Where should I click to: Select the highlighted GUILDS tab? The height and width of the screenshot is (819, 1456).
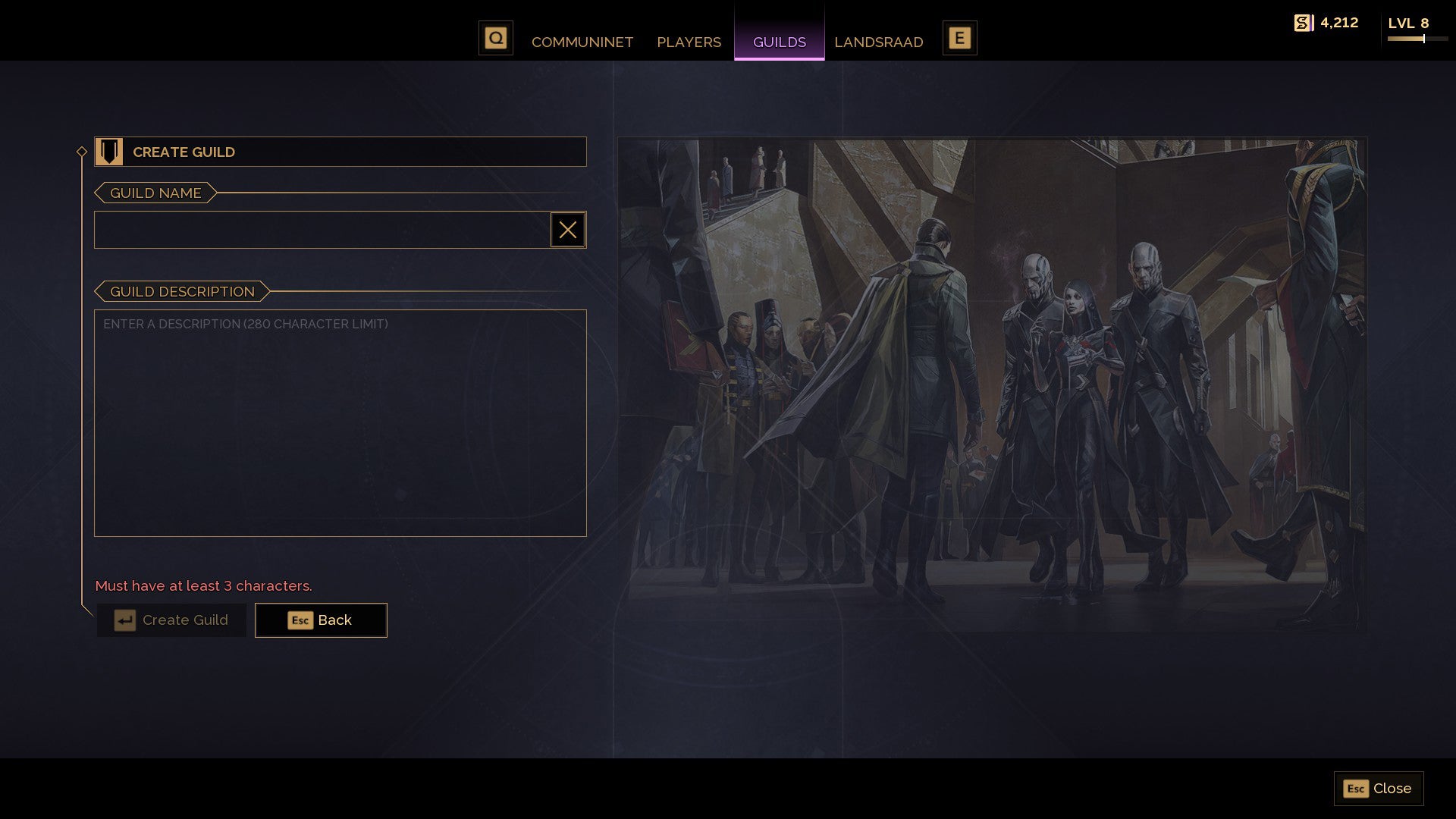pos(779,42)
